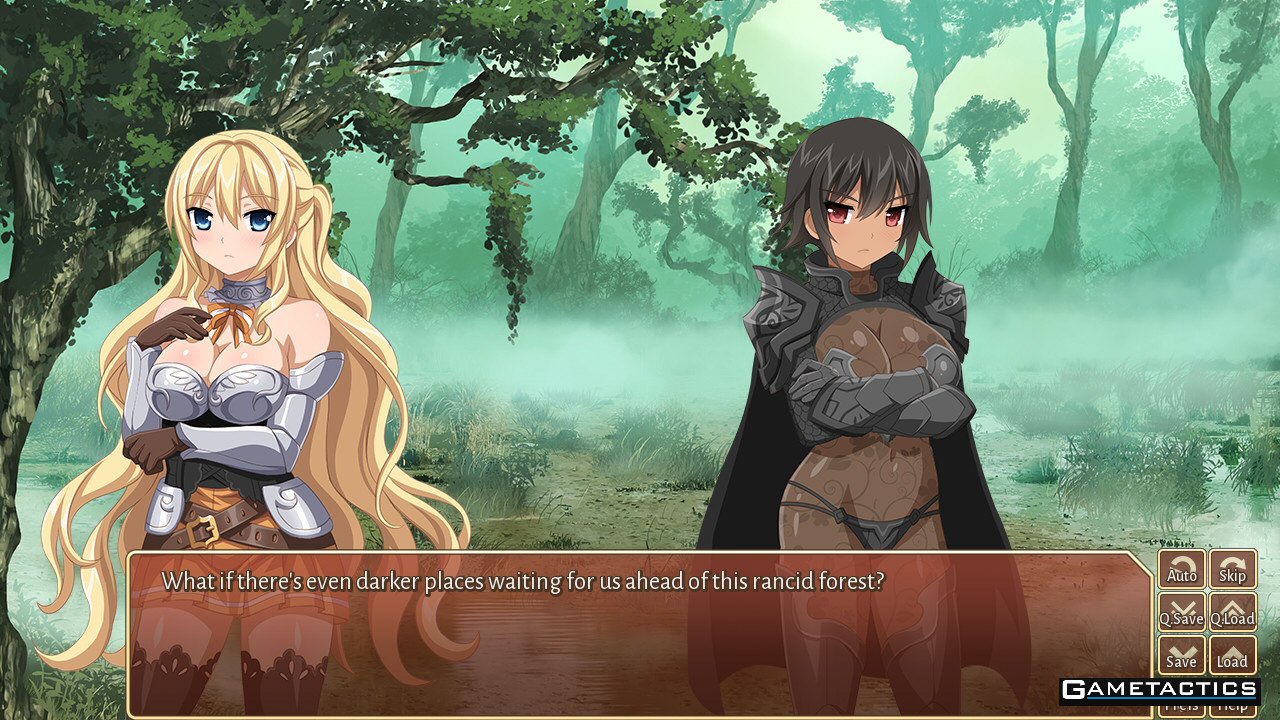The width and height of the screenshot is (1280, 720).
Task: Quick save using the Q.Save button
Action: (1181, 612)
